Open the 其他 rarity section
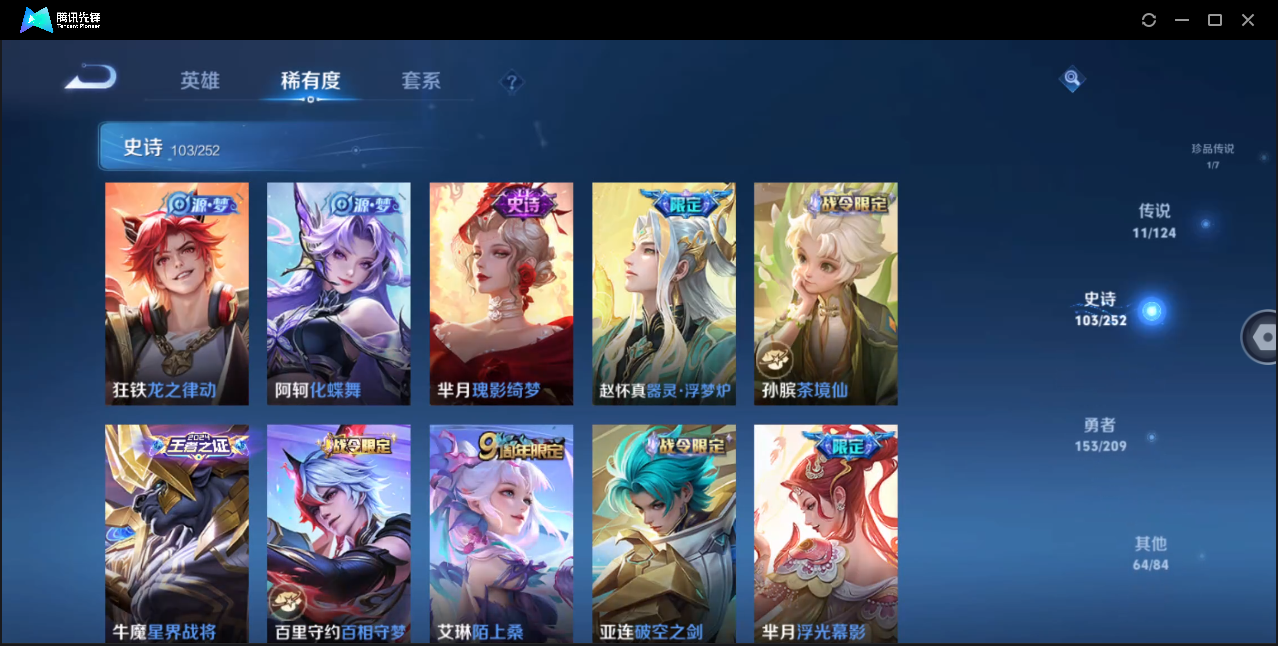The height and width of the screenshot is (646, 1278). click(x=1151, y=552)
